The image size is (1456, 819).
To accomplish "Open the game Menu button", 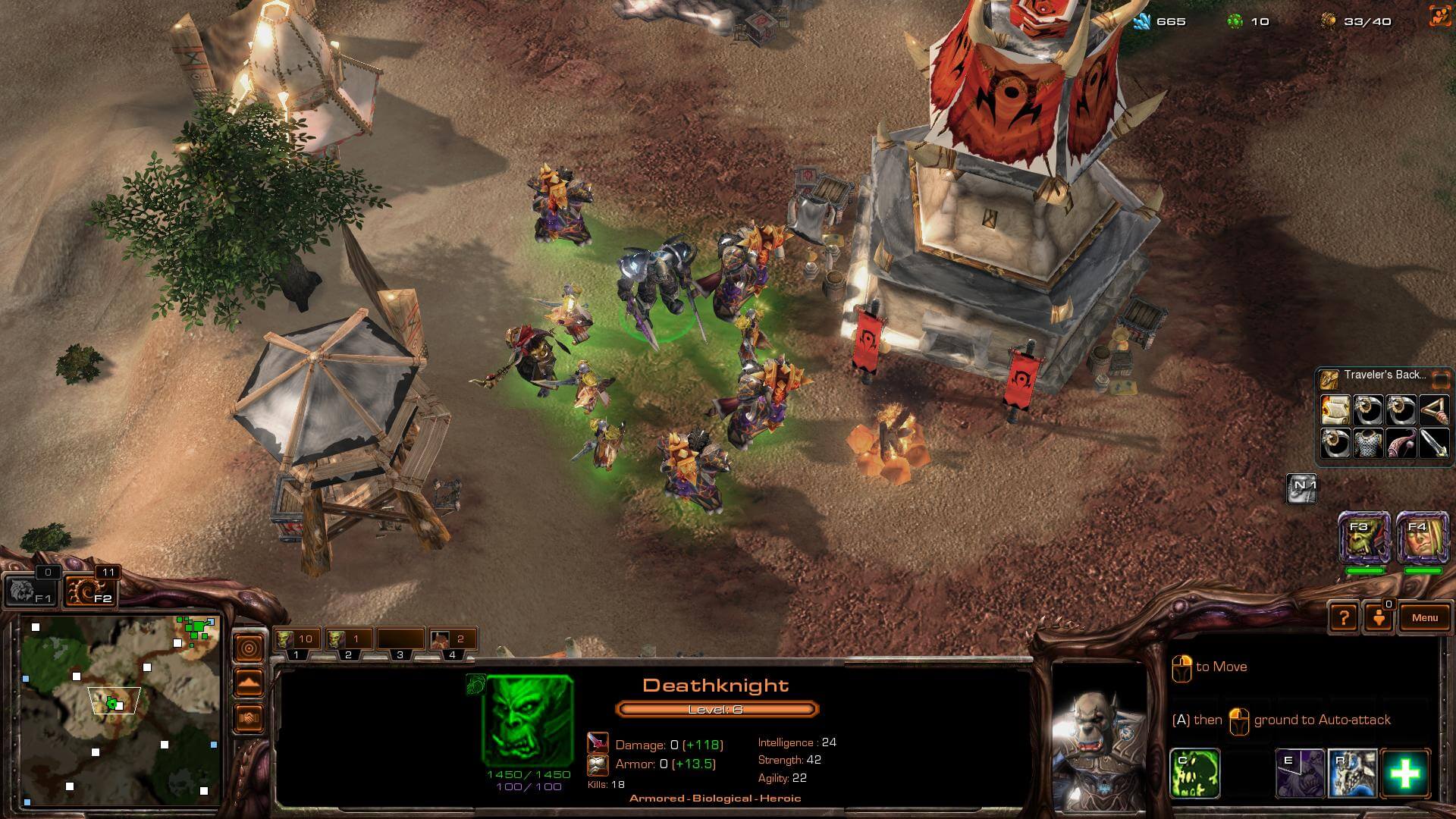I will pyautogui.click(x=1424, y=617).
